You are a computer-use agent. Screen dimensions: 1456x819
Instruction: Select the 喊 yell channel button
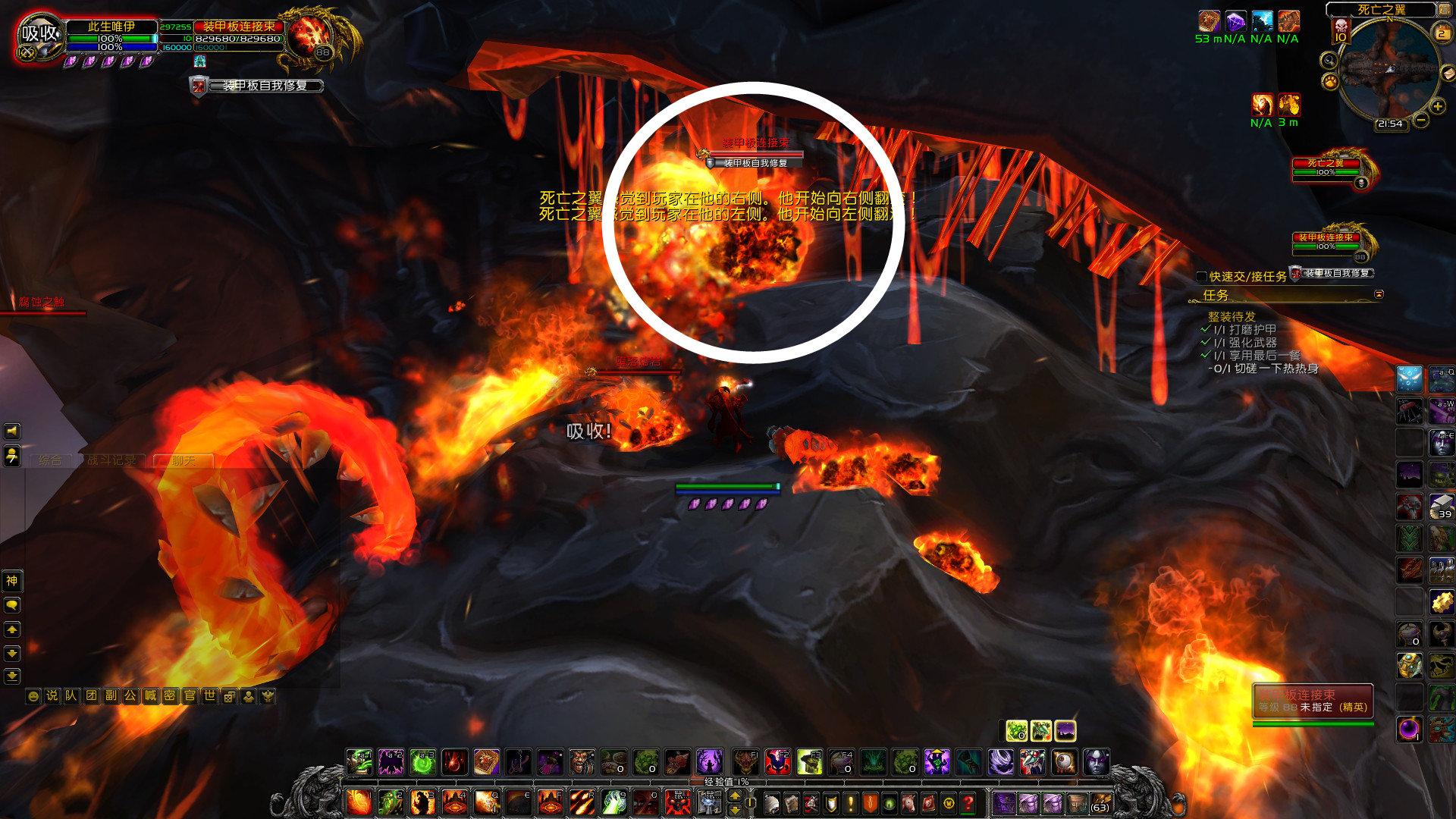(150, 695)
